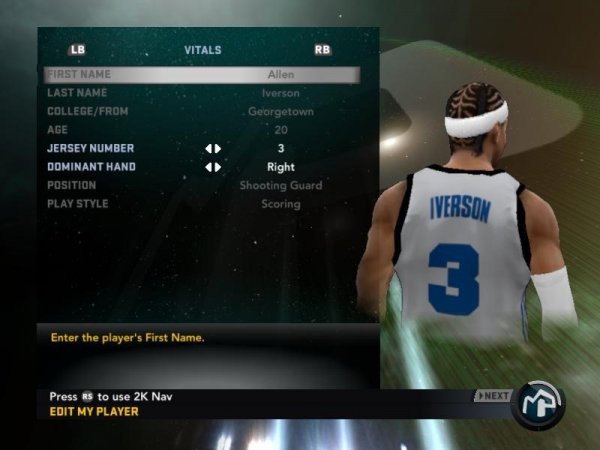Decrease jersey number with left arrow
The height and width of the screenshot is (450, 600).
tap(208, 148)
